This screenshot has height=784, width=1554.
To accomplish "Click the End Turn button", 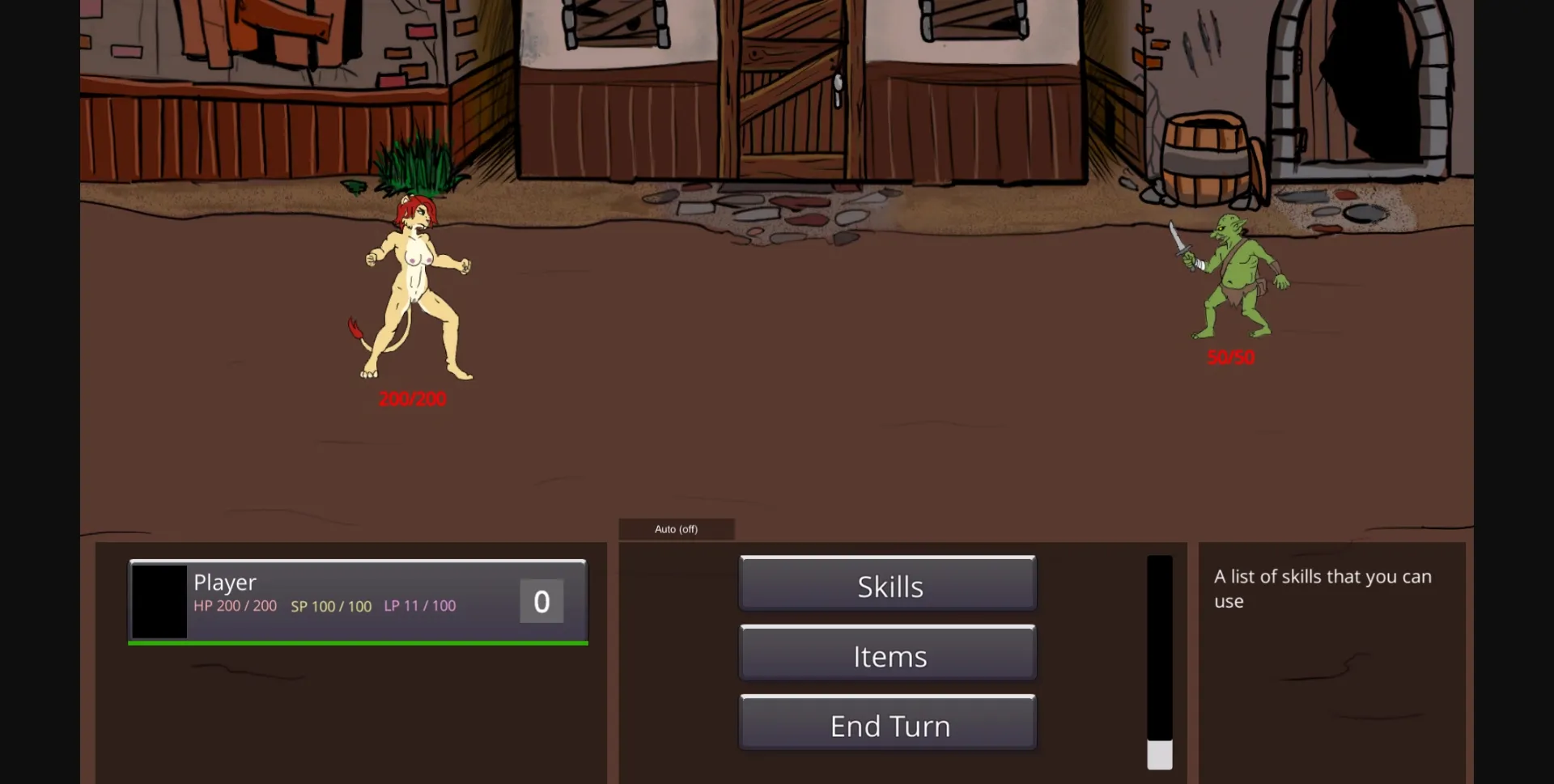I will [x=888, y=724].
